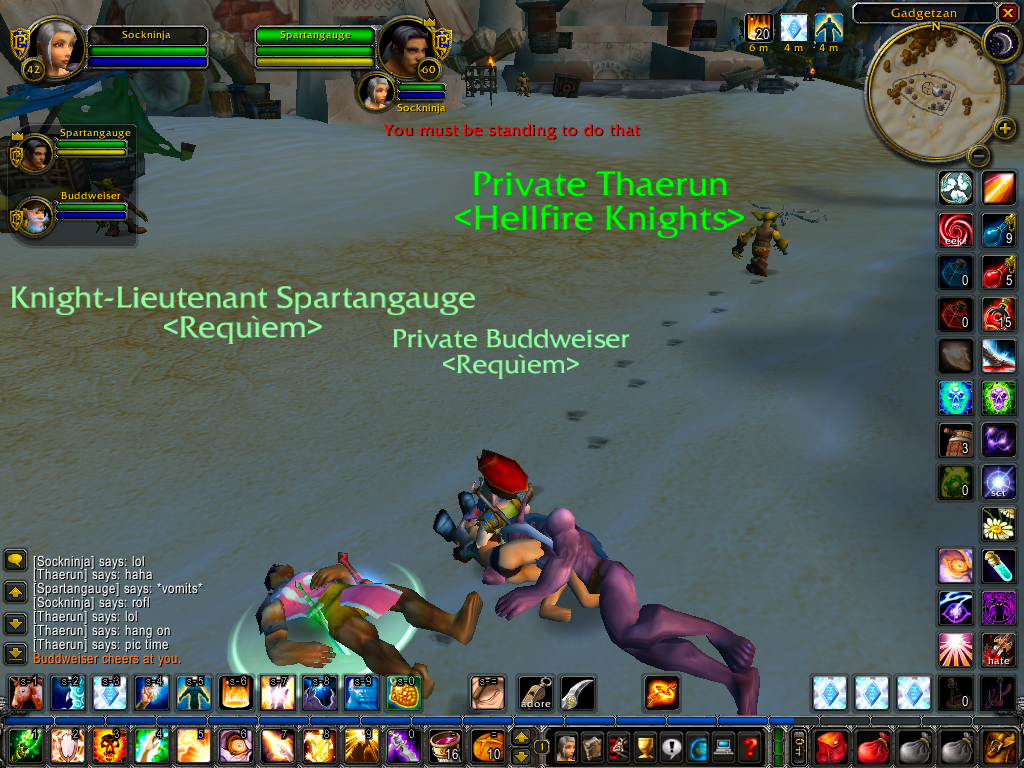Close the Gadgetzan minimap panel
The image size is (1024, 768).
click(x=1008, y=13)
